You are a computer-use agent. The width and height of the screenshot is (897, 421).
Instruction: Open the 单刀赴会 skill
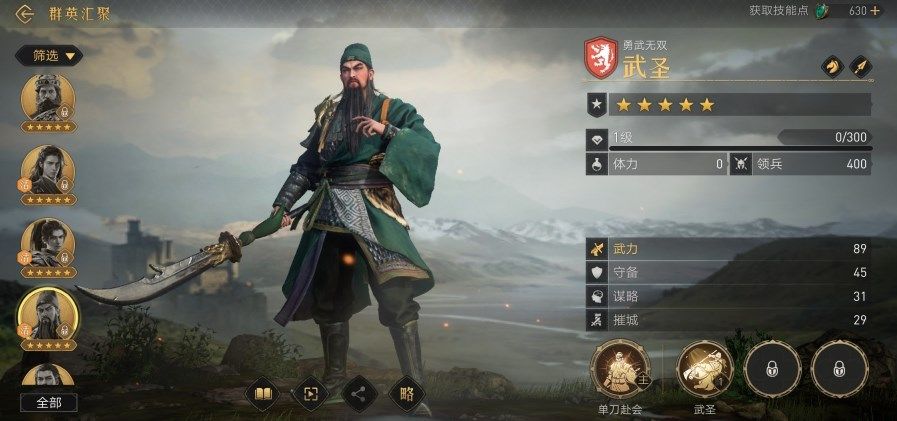619,369
